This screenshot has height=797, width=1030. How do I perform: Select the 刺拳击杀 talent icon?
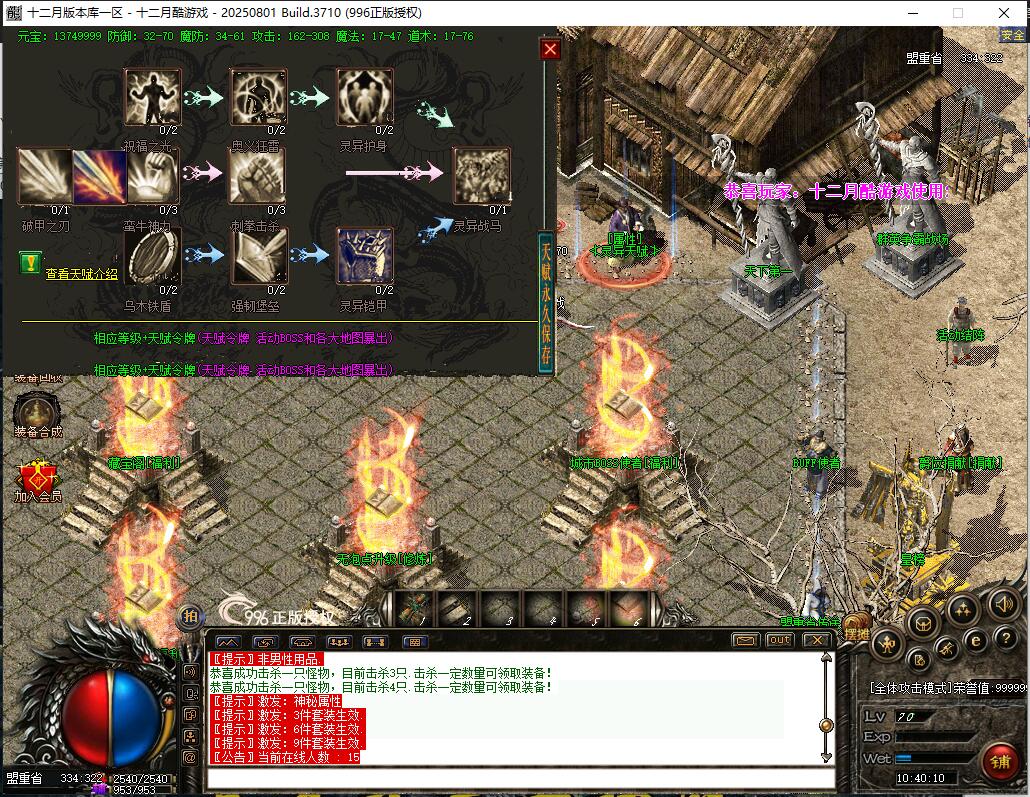pyautogui.click(x=258, y=176)
